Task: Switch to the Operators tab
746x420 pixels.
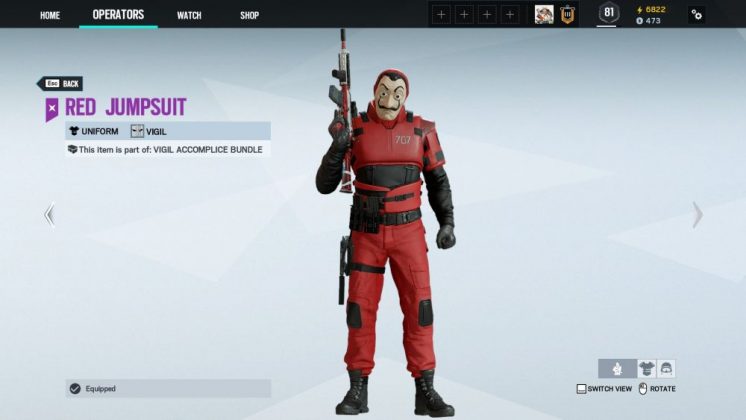Action: (x=118, y=15)
